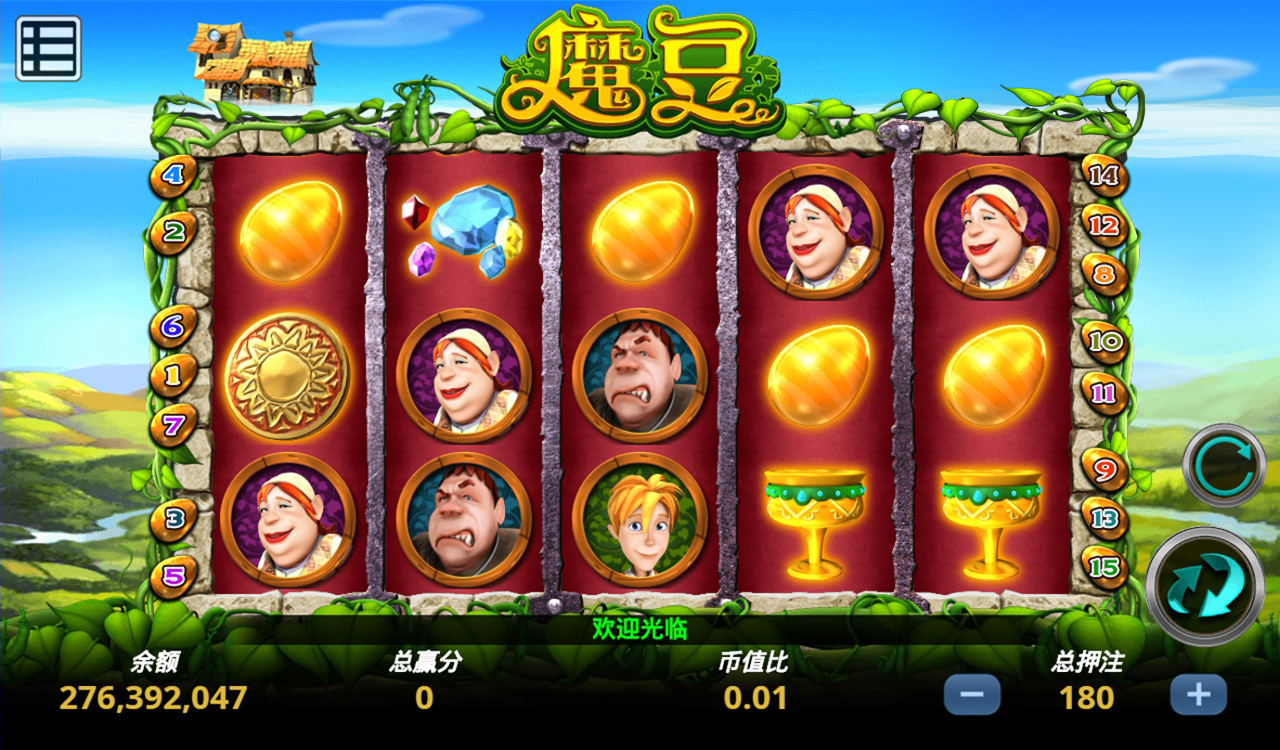Open the list menu at top left
This screenshot has width=1280, height=750.
48,48
